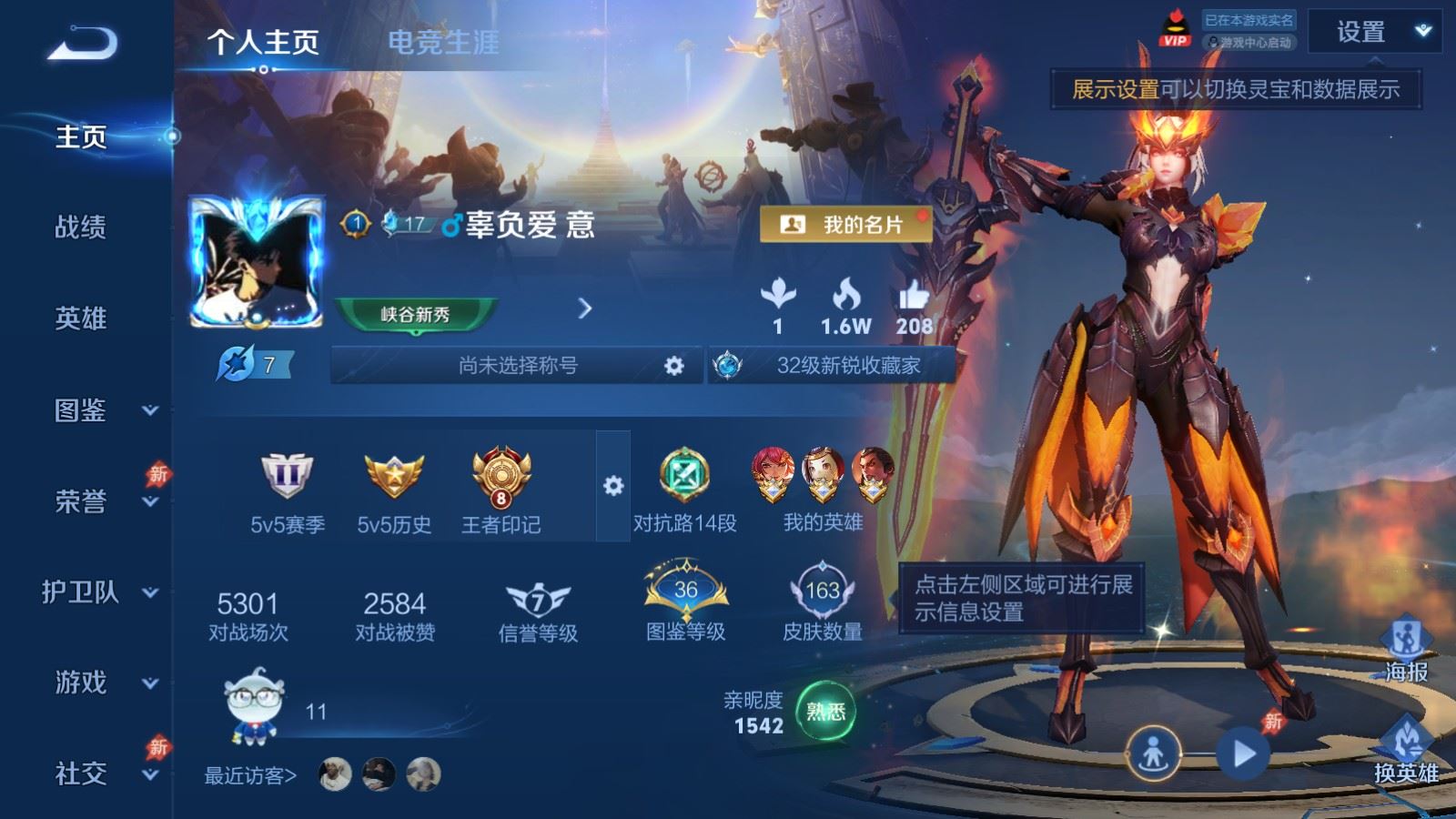Open the 护卫队 sidebar section
This screenshot has width=1456, height=819.
click(x=100, y=592)
